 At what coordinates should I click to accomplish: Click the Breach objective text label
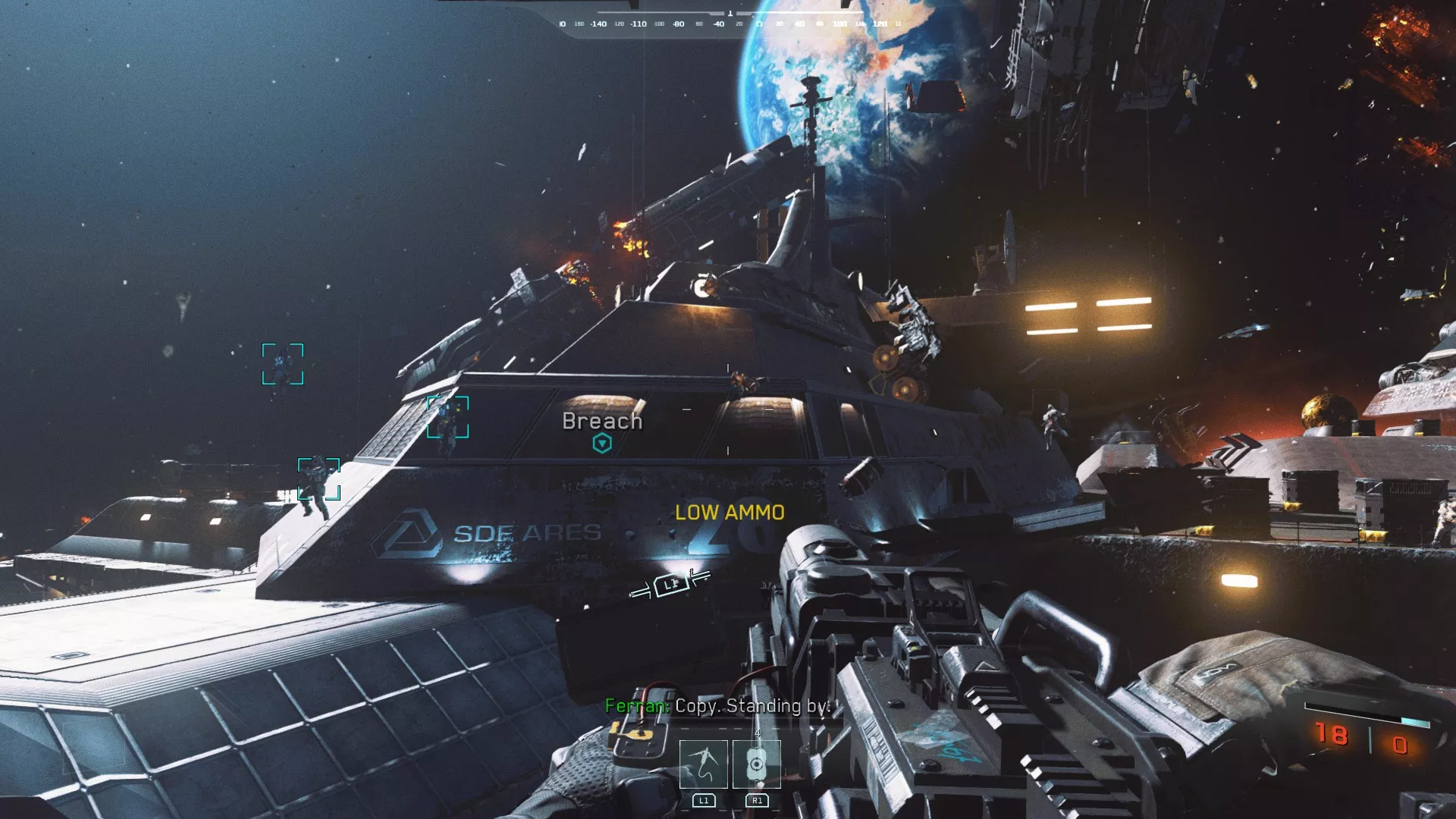coord(601,420)
